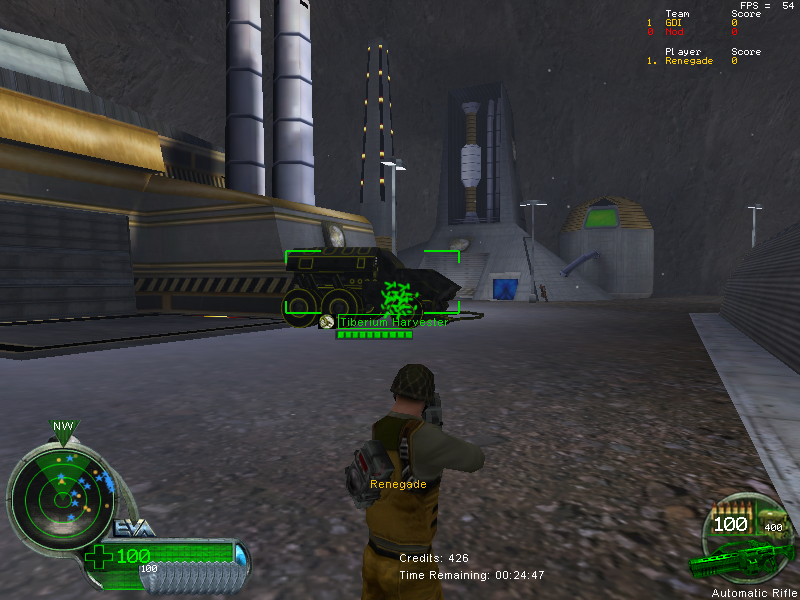Viewport: 800px width, 600px height.
Task: Select the targeted Tiberium Harvester name label
Action: pyautogui.click(x=393, y=322)
